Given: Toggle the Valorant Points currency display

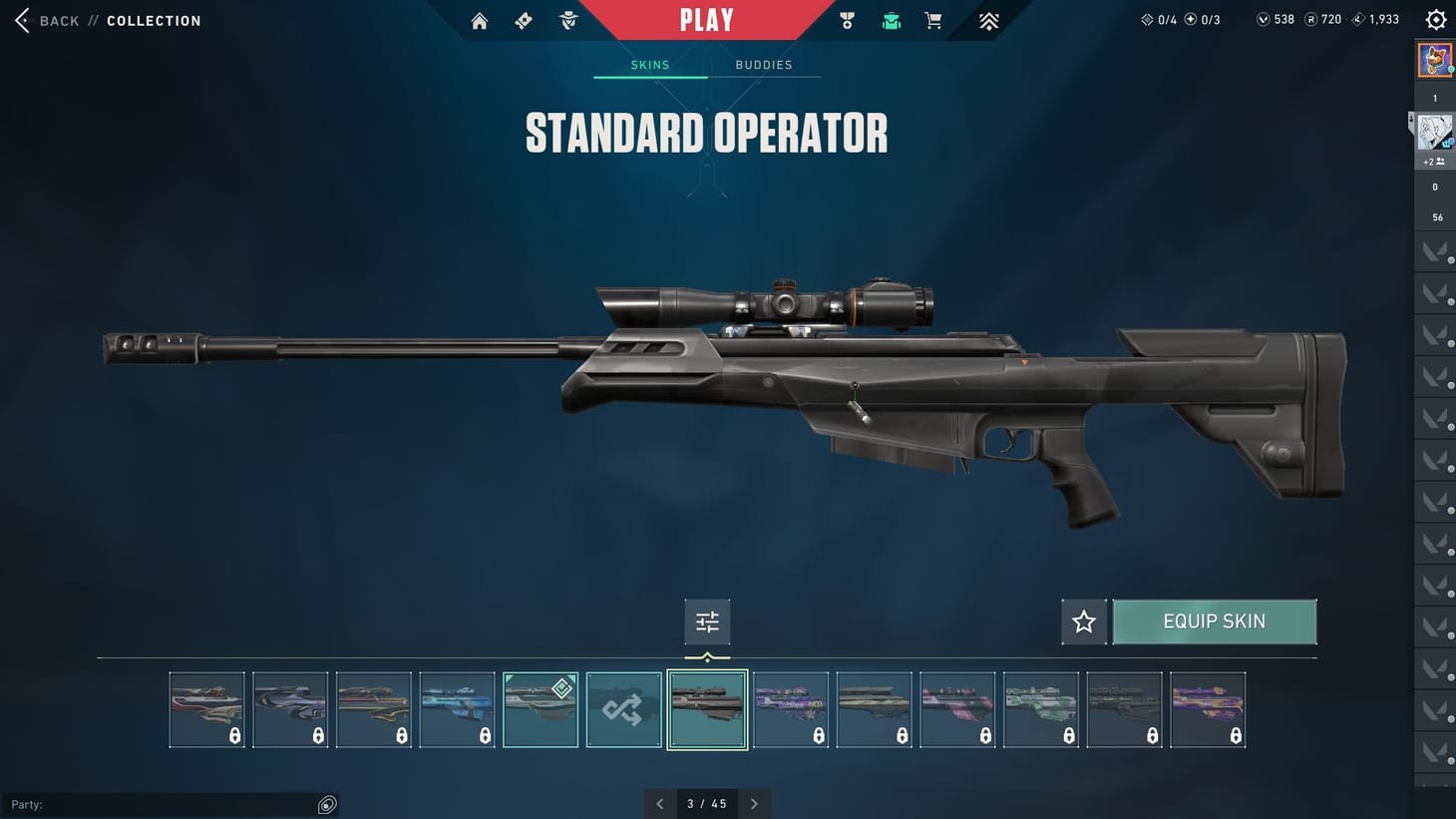Looking at the screenshot, I should [x=1274, y=18].
